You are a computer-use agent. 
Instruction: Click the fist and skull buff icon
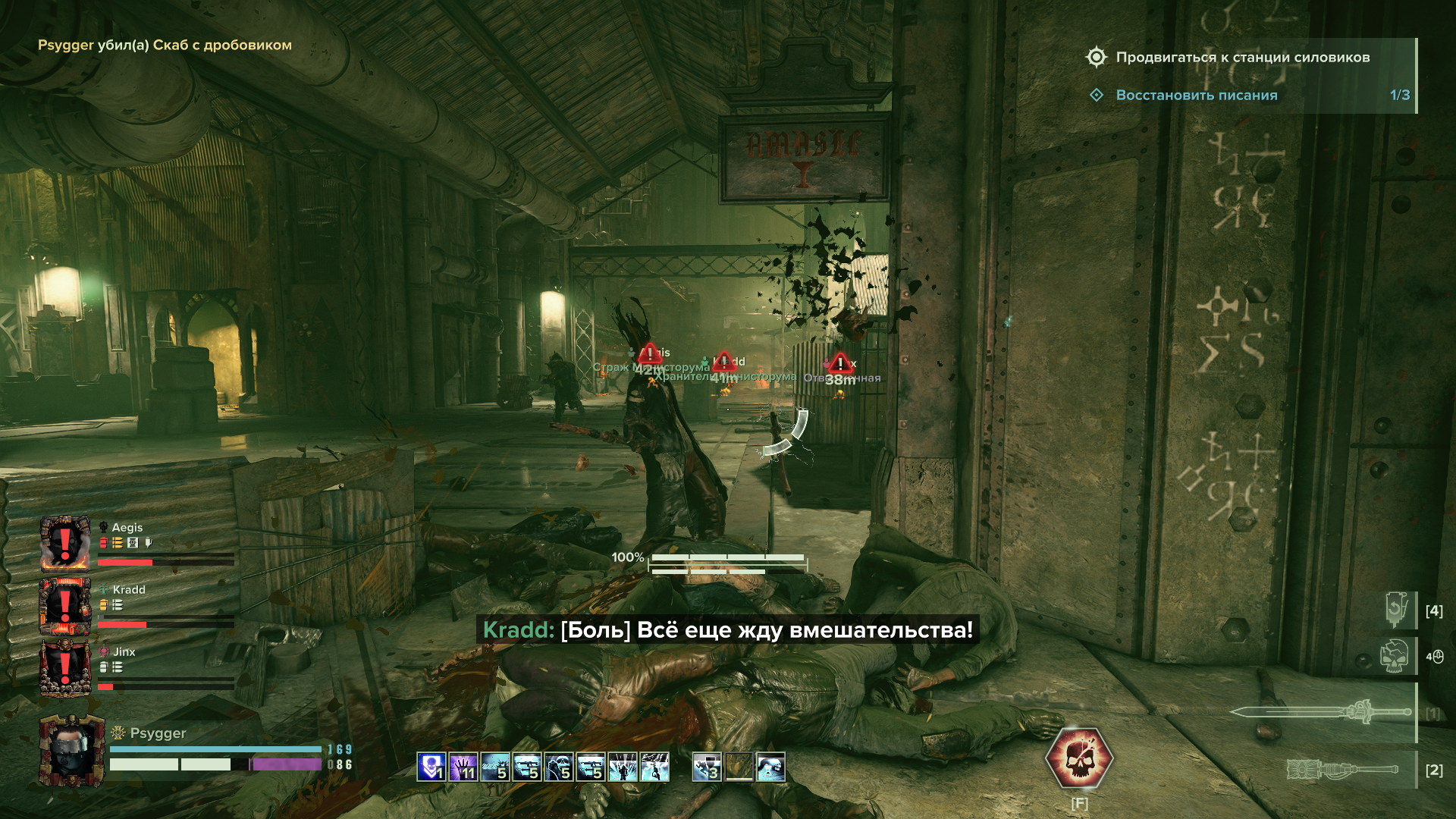pyautogui.click(x=559, y=767)
